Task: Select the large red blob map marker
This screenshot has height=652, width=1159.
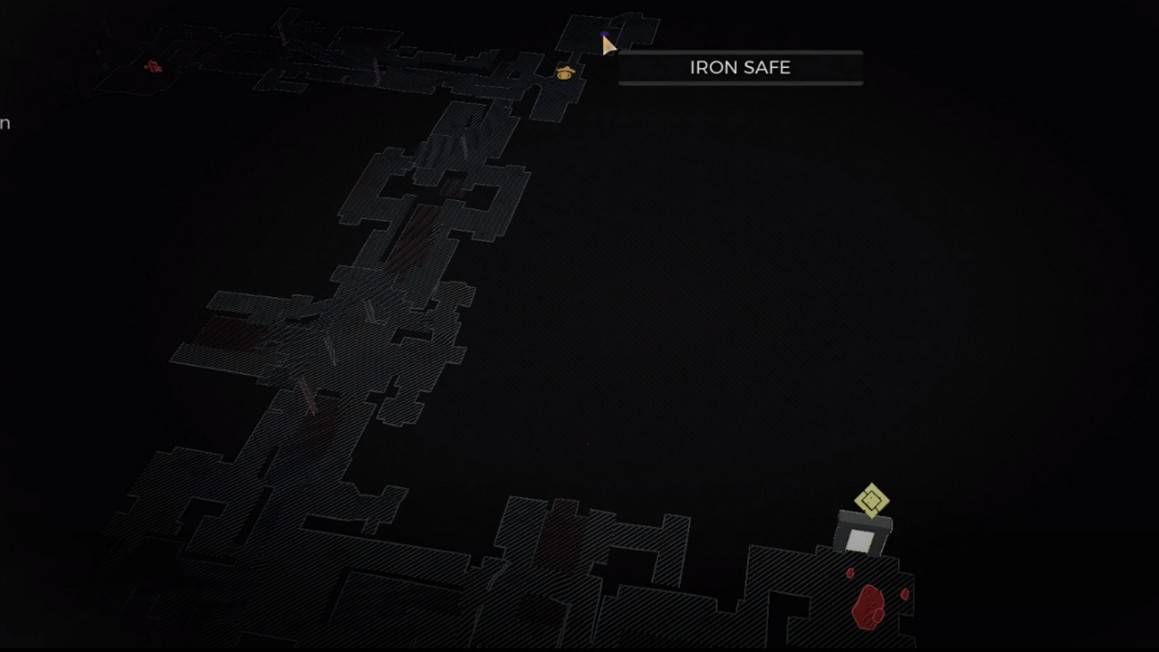Action: 868,605
